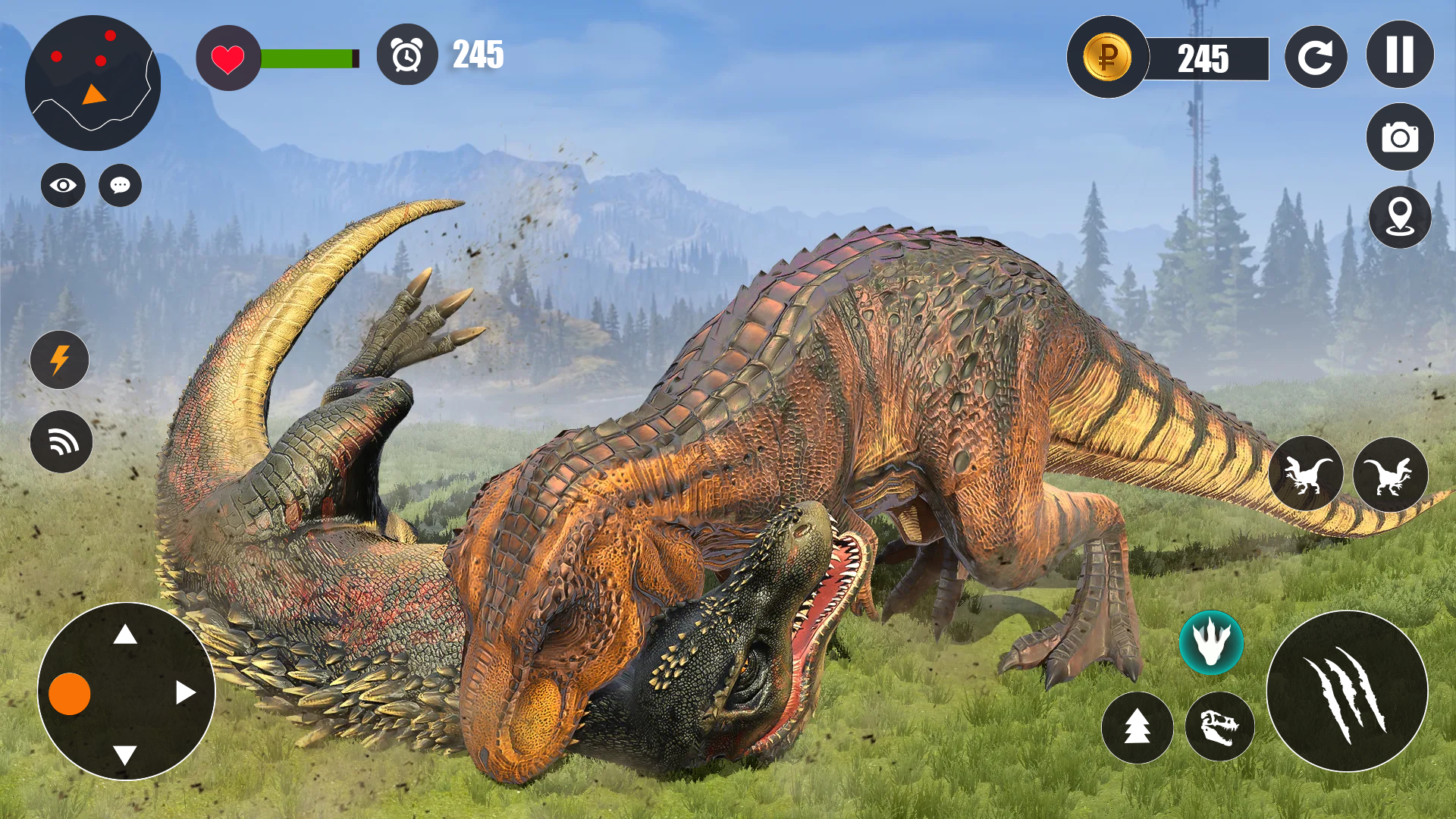Tap the minimap in the corner

point(91,85)
